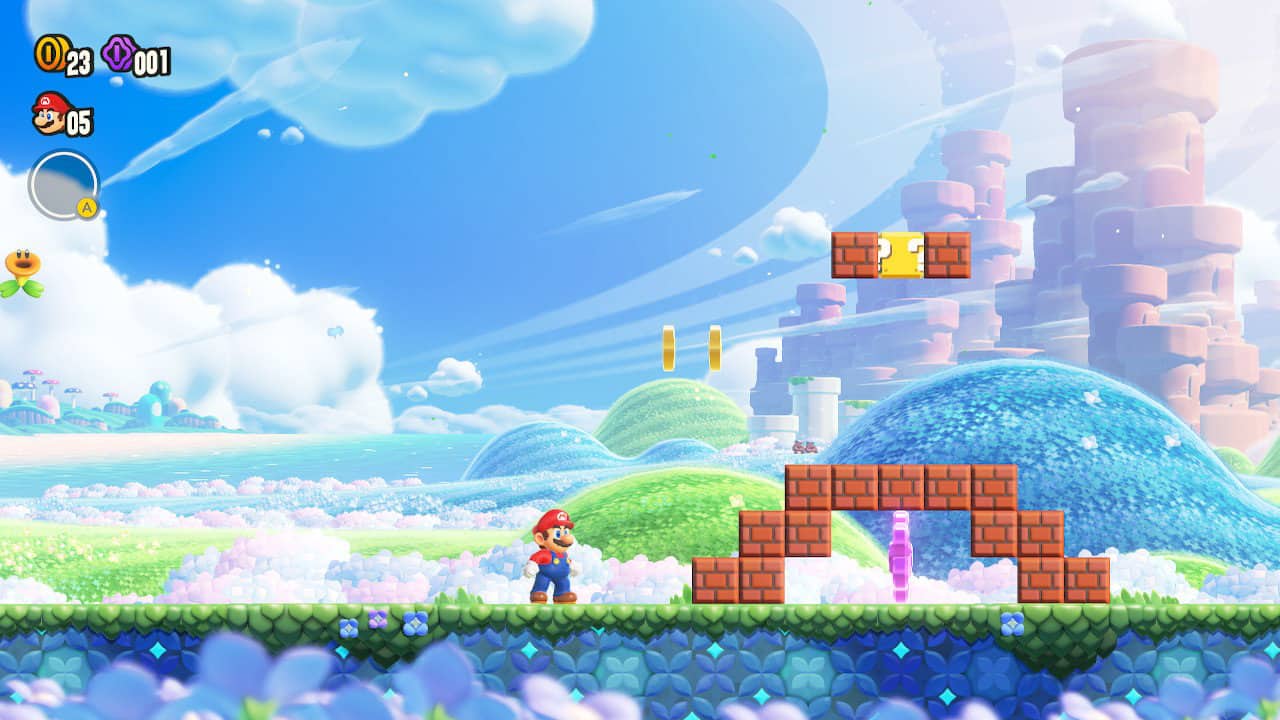The image size is (1280, 720).
Task: Toggle the small A button indicator
Action: coord(86,206)
